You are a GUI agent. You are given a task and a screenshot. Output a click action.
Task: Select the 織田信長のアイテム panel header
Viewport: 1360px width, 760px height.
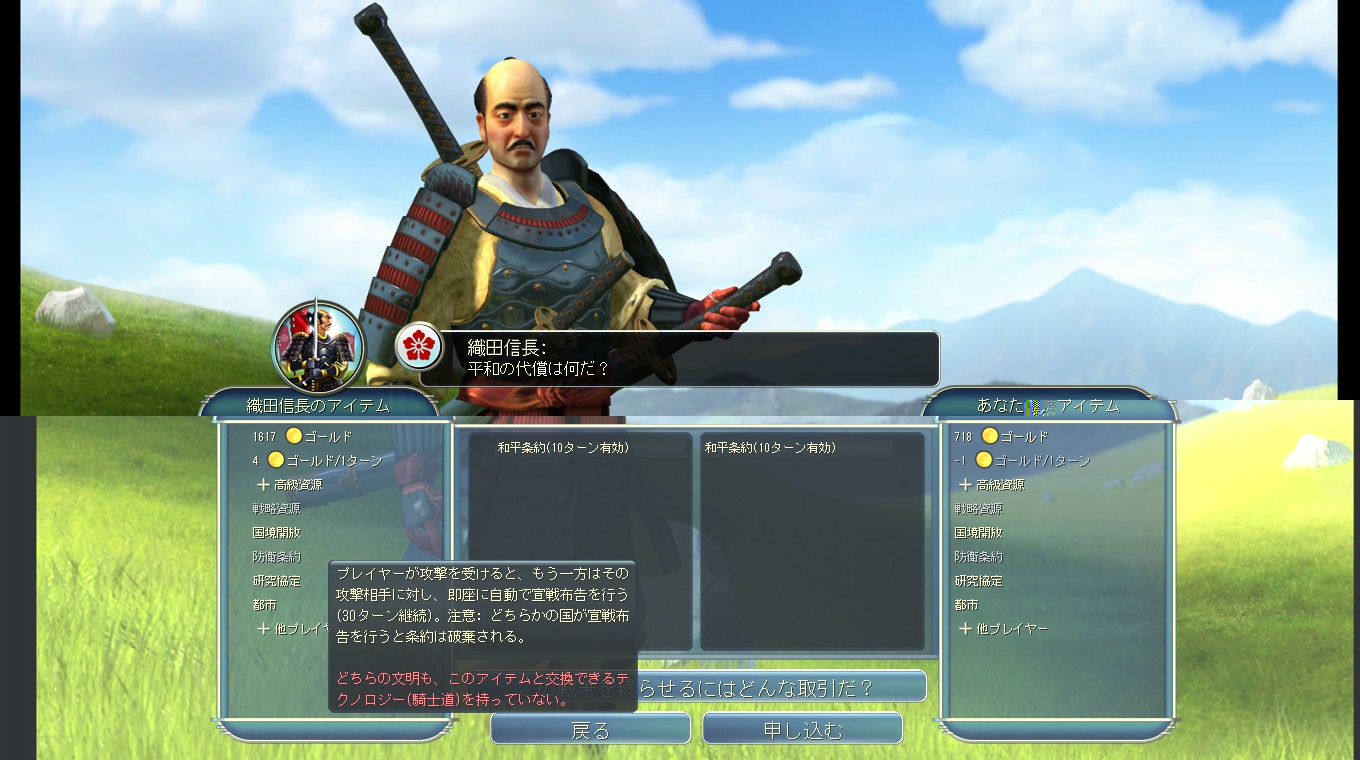tap(318, 405)
